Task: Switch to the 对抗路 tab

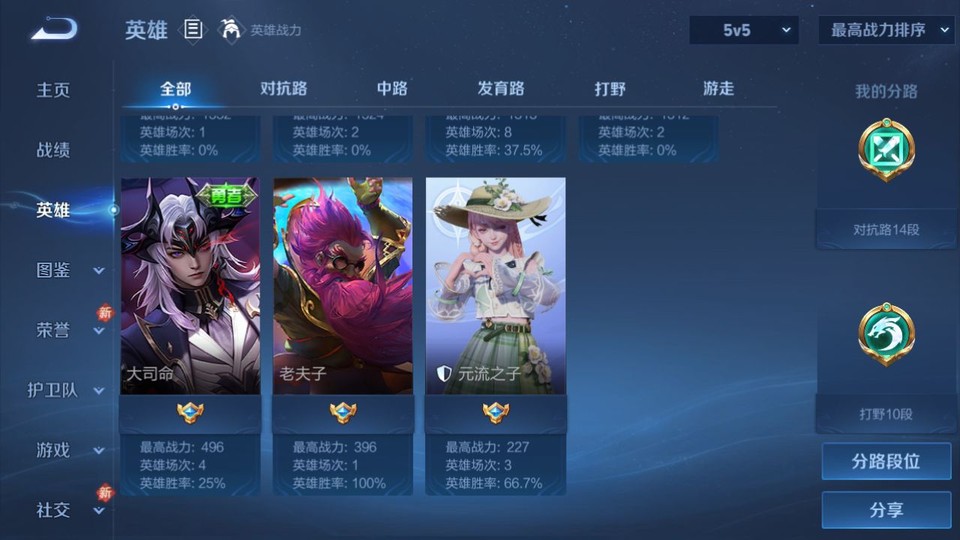Action: tap(283, 88)
